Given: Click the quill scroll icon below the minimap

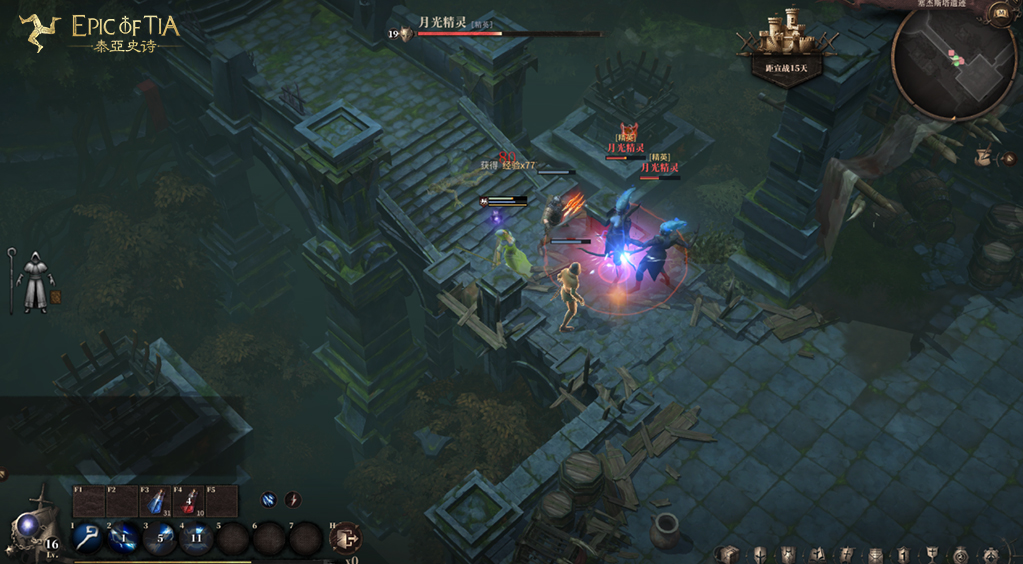Looking at the screenshot, I should pyautogui.click(x=984, y=158).
